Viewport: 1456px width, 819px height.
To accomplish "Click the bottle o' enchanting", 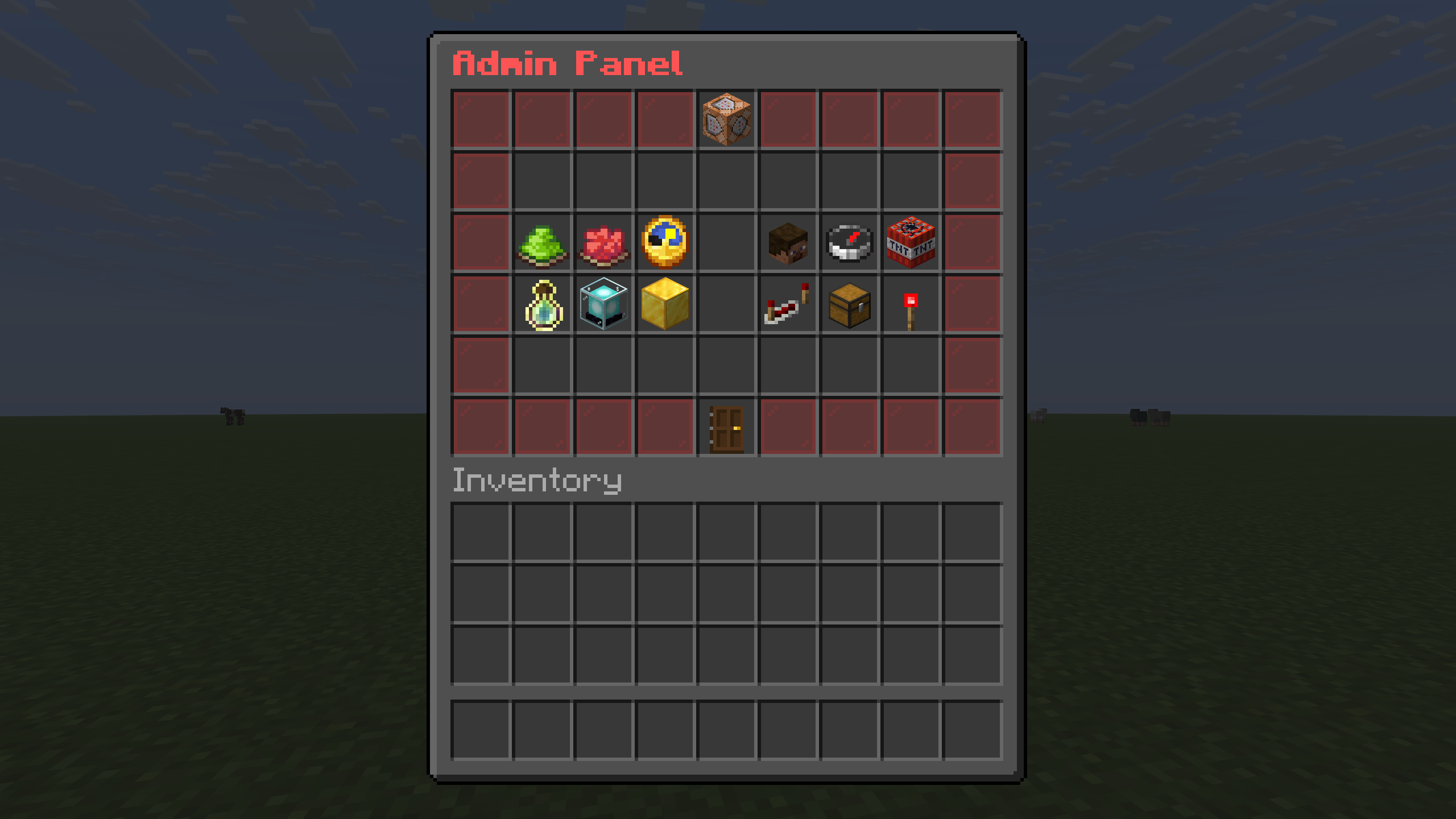I will (x=542, y=304).
